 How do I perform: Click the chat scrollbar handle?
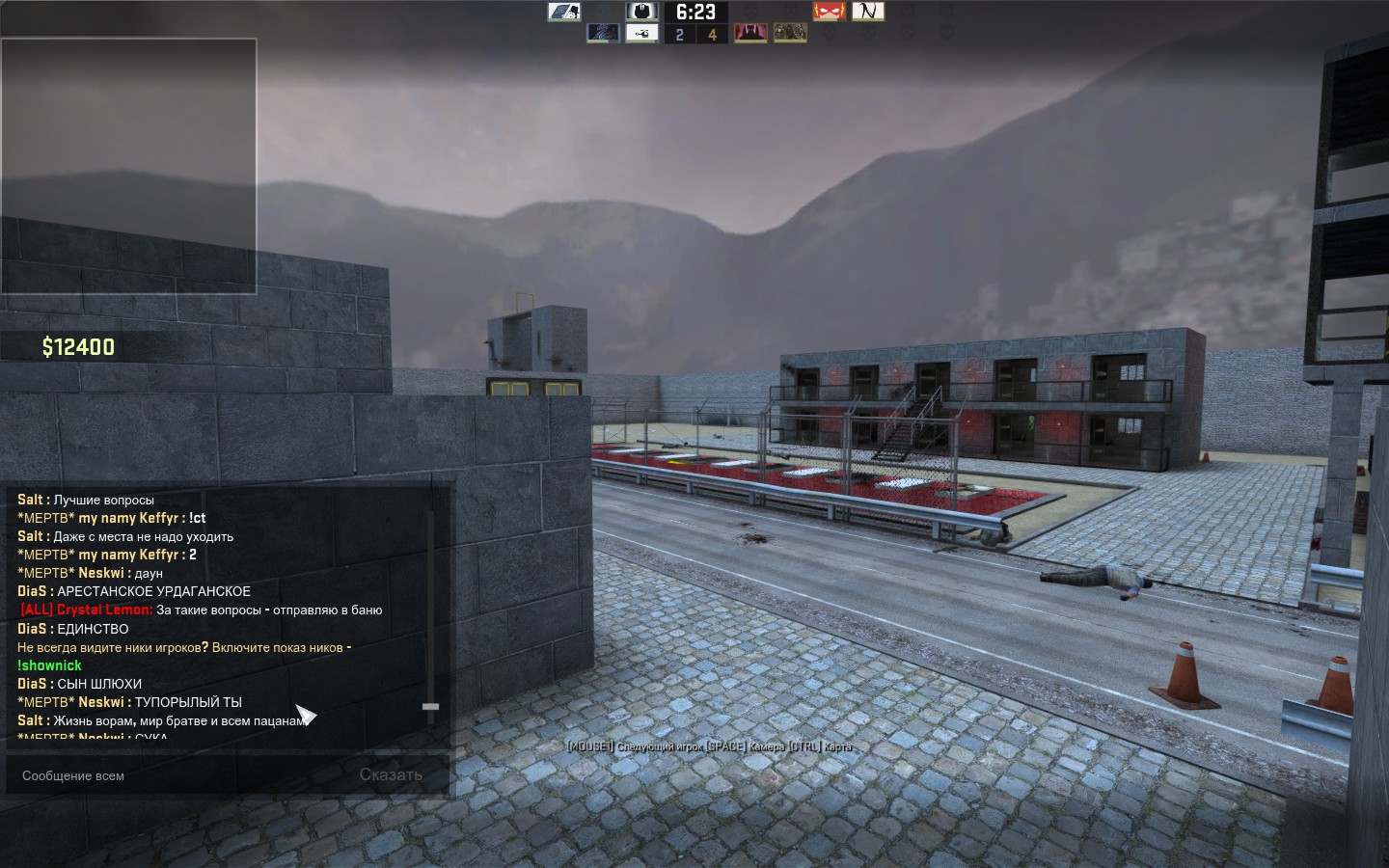[430, 707]
